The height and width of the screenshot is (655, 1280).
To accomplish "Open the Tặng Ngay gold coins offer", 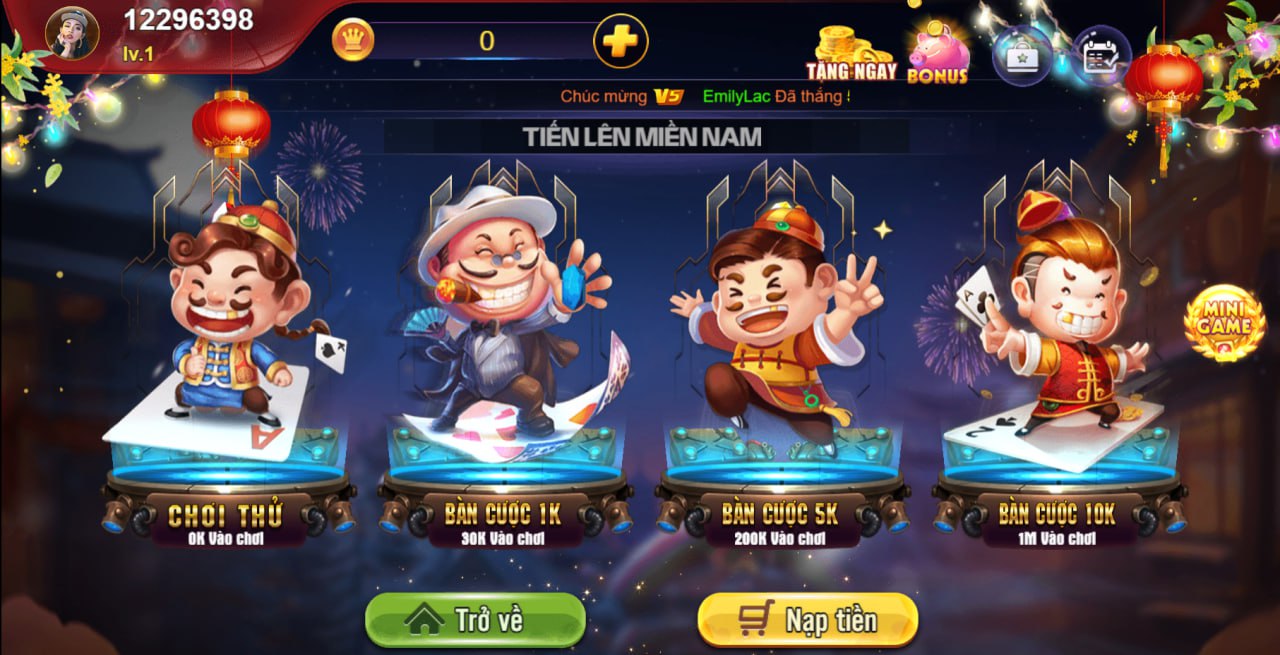I will (851, 52).
